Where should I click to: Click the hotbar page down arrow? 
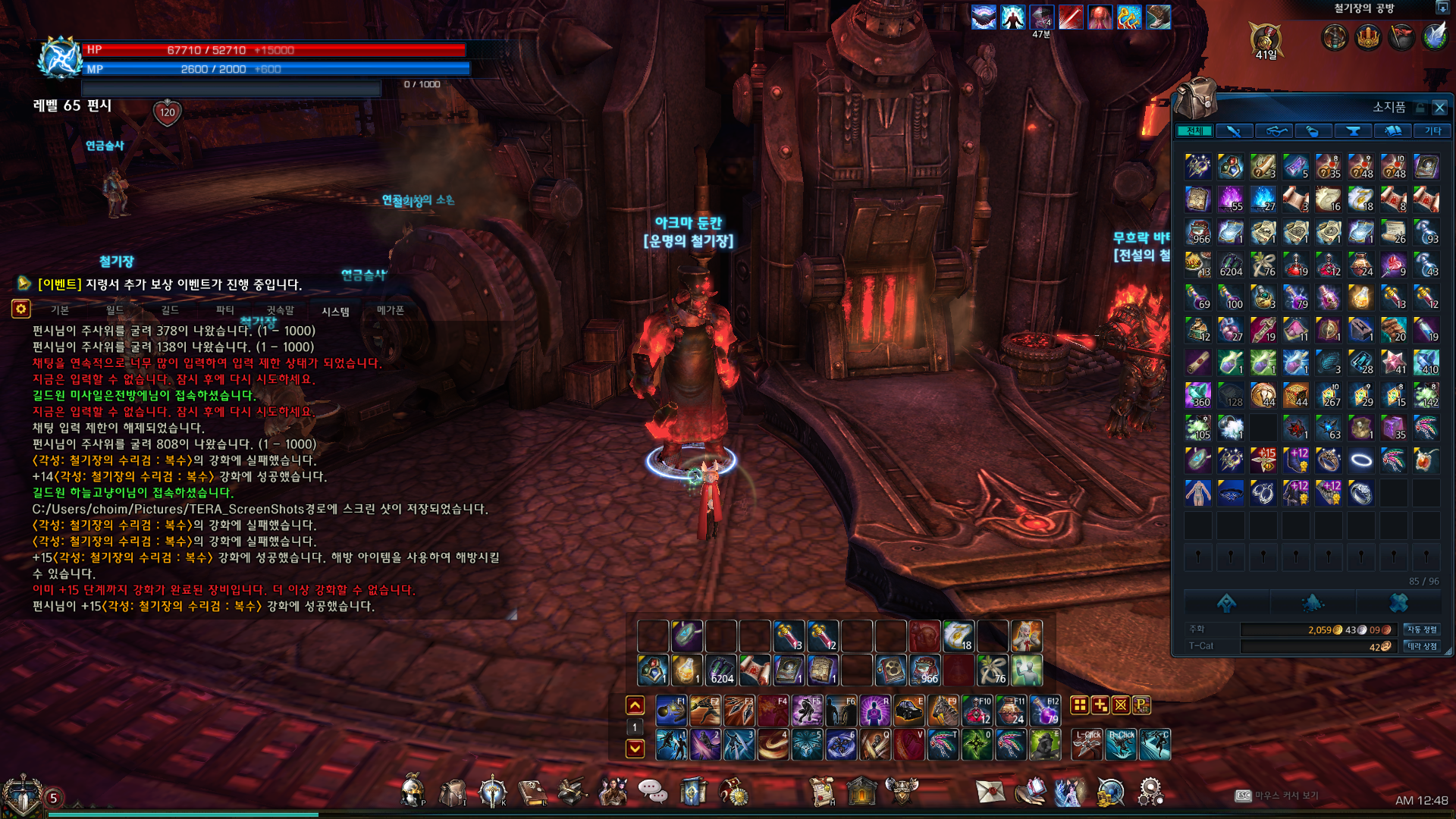(x=635, y=748)
